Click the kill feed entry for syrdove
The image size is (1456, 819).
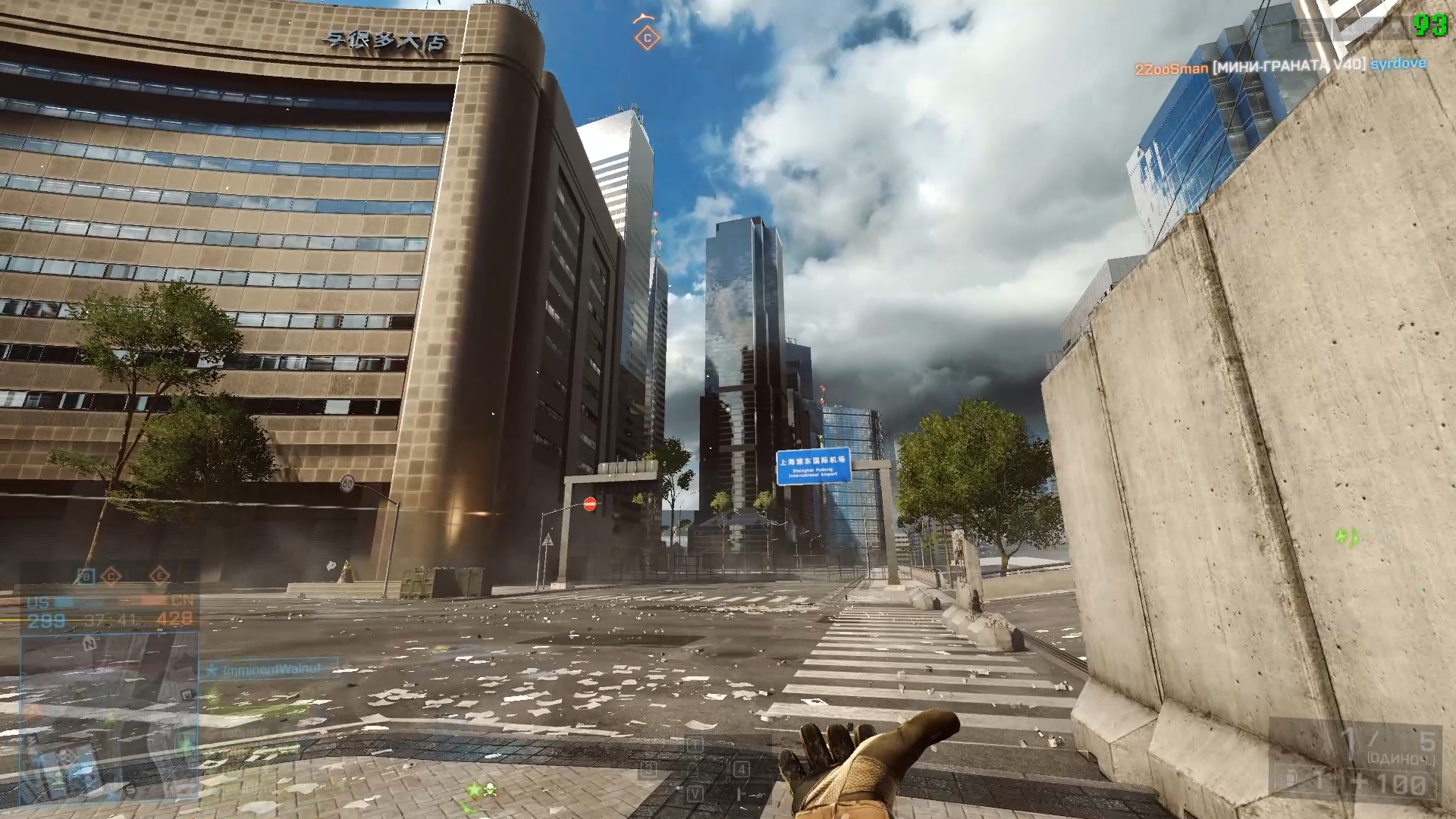1398,64
